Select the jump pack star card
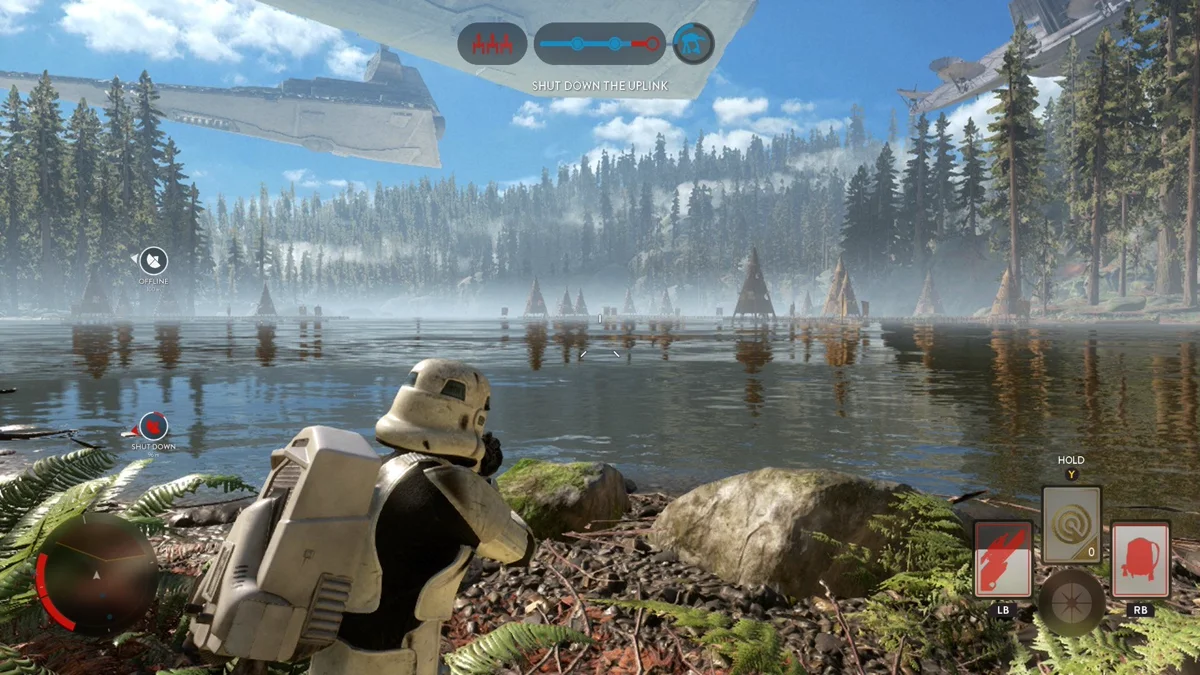The image size is (1200, 675). (1140, 559)
